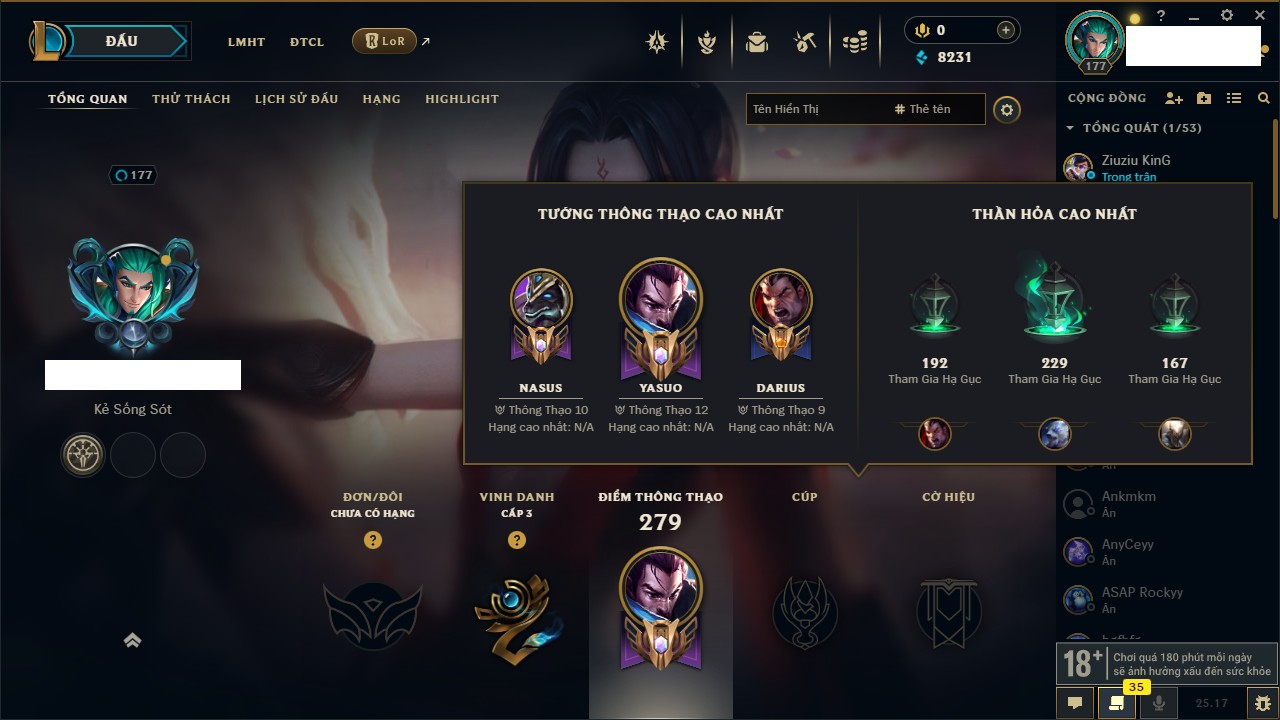
Task: Open the collection backpack icon
Action: [x=757, y=42]
